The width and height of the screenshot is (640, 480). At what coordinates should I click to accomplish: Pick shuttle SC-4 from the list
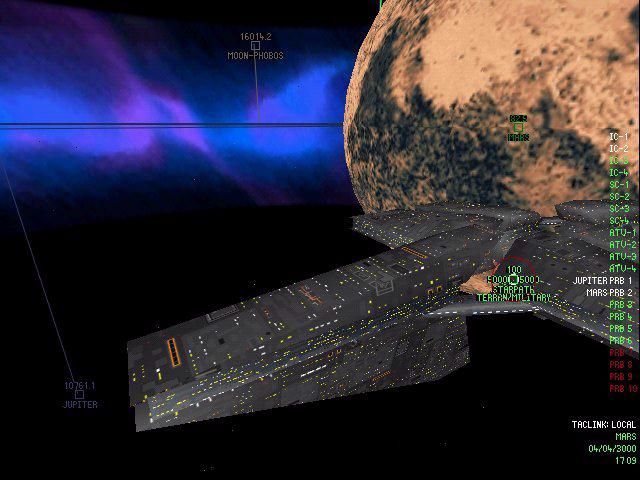point(619,220)
